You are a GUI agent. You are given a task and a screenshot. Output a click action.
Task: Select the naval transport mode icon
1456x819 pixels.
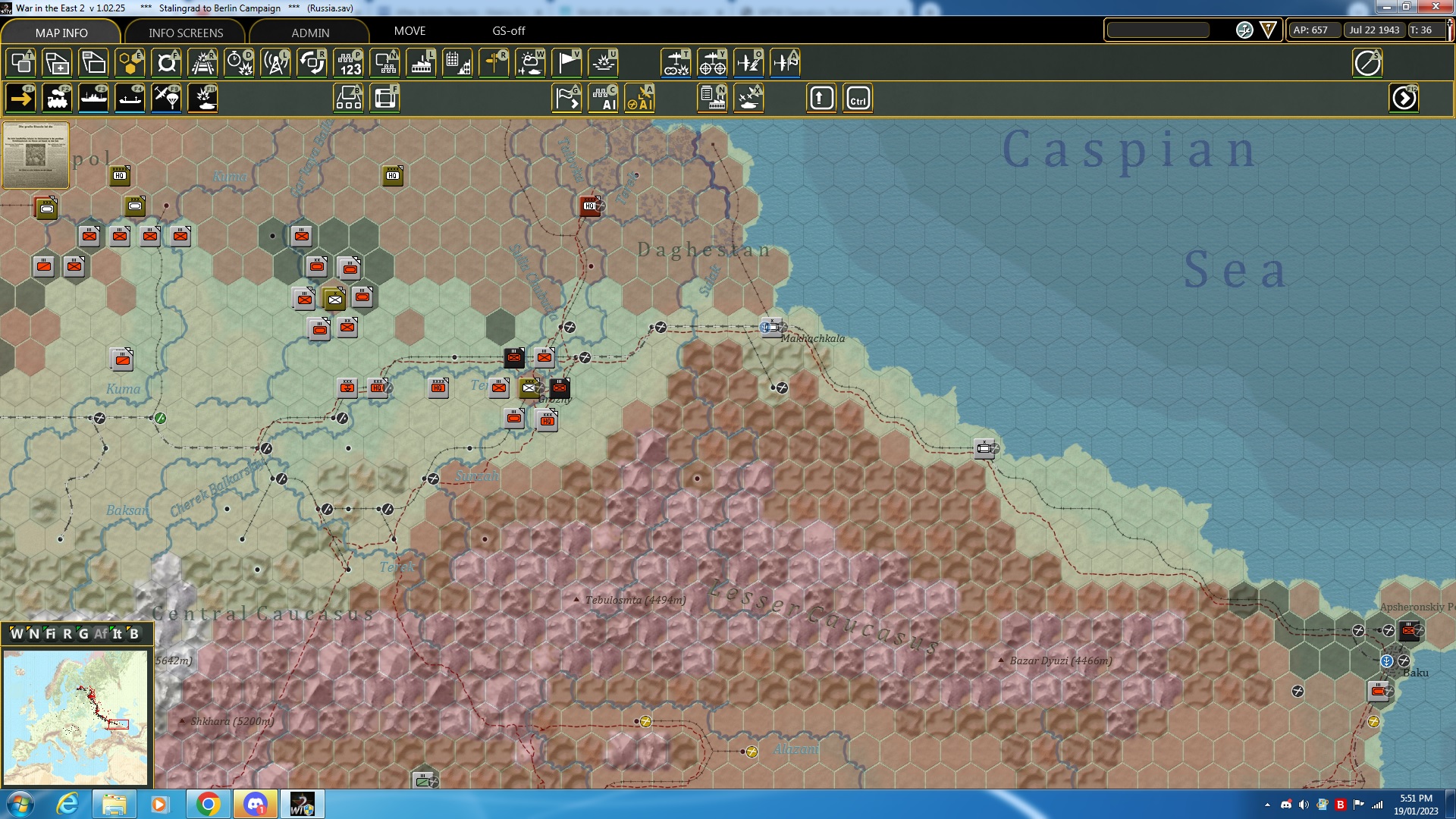click(x=93, y=98)
